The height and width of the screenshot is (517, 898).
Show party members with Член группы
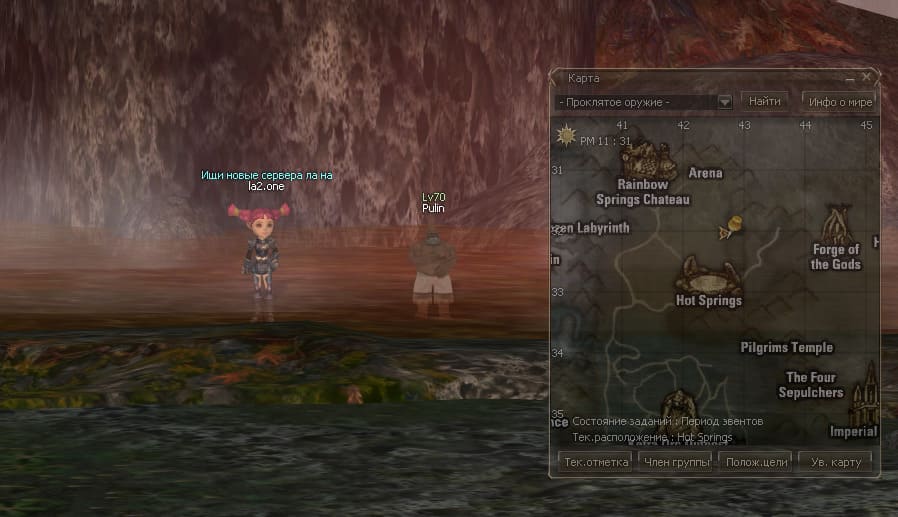675,462
